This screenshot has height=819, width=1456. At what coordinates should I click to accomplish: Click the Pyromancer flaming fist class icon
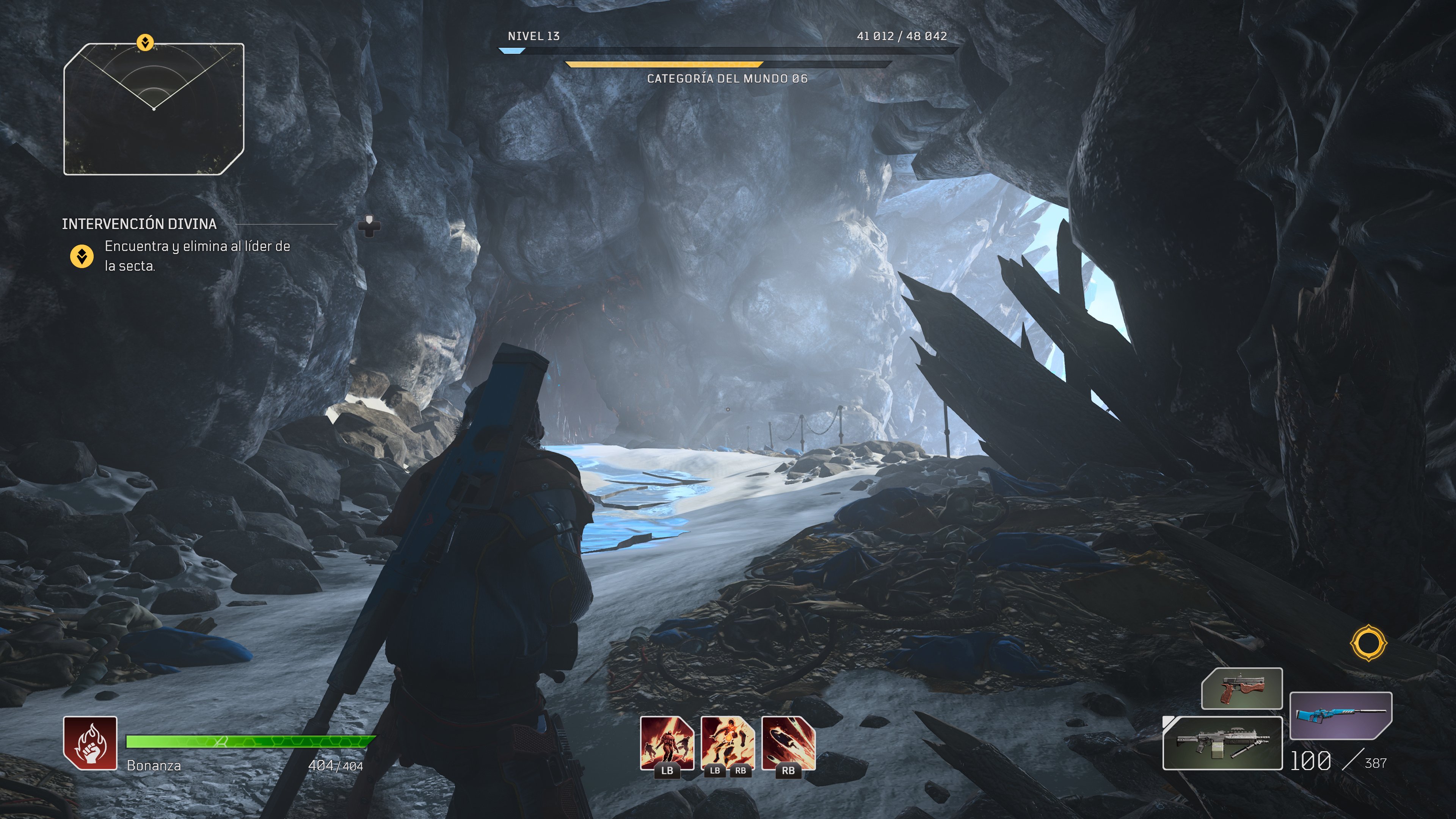91,743
